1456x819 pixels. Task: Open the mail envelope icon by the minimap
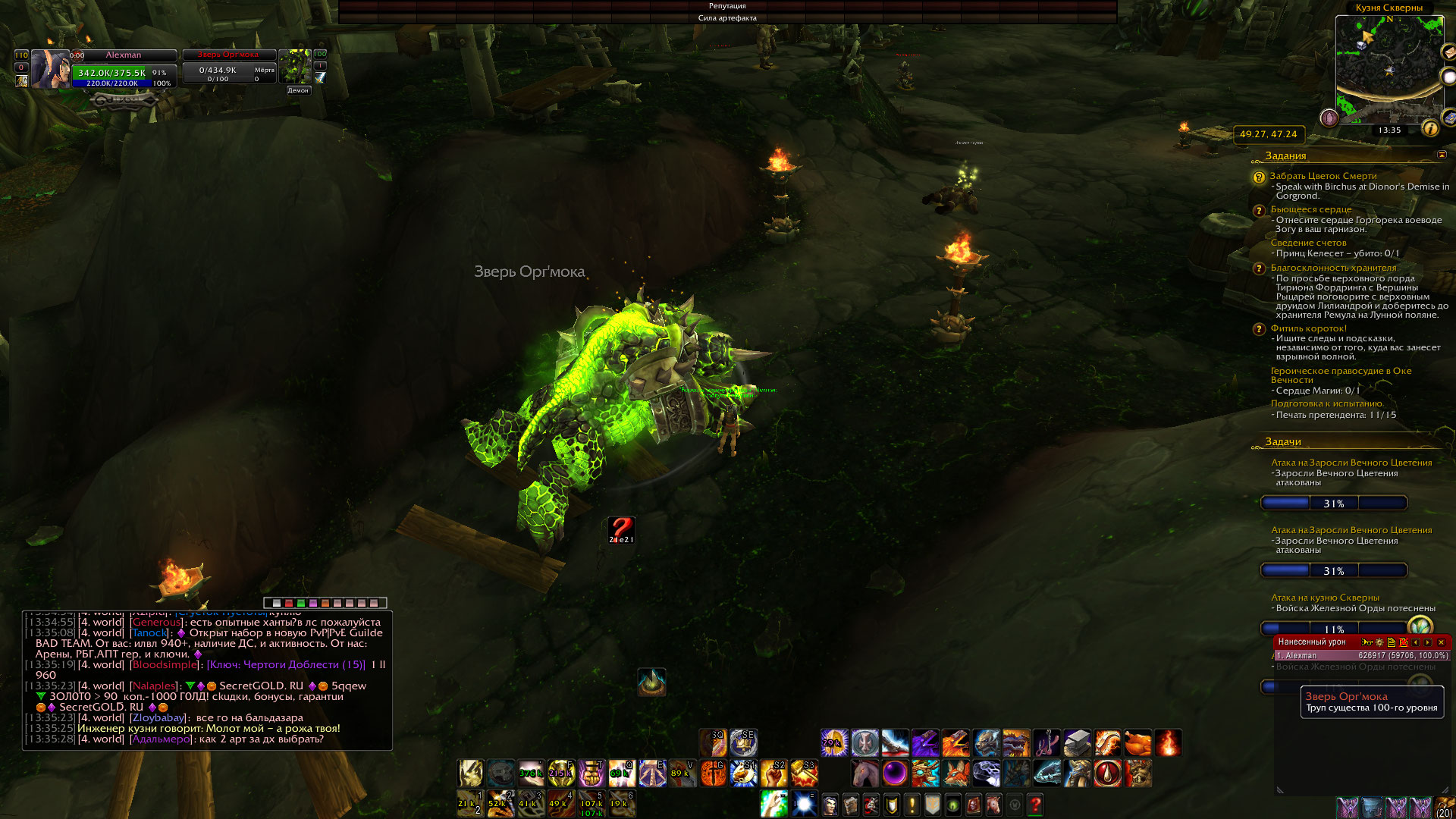[1448, 52]
